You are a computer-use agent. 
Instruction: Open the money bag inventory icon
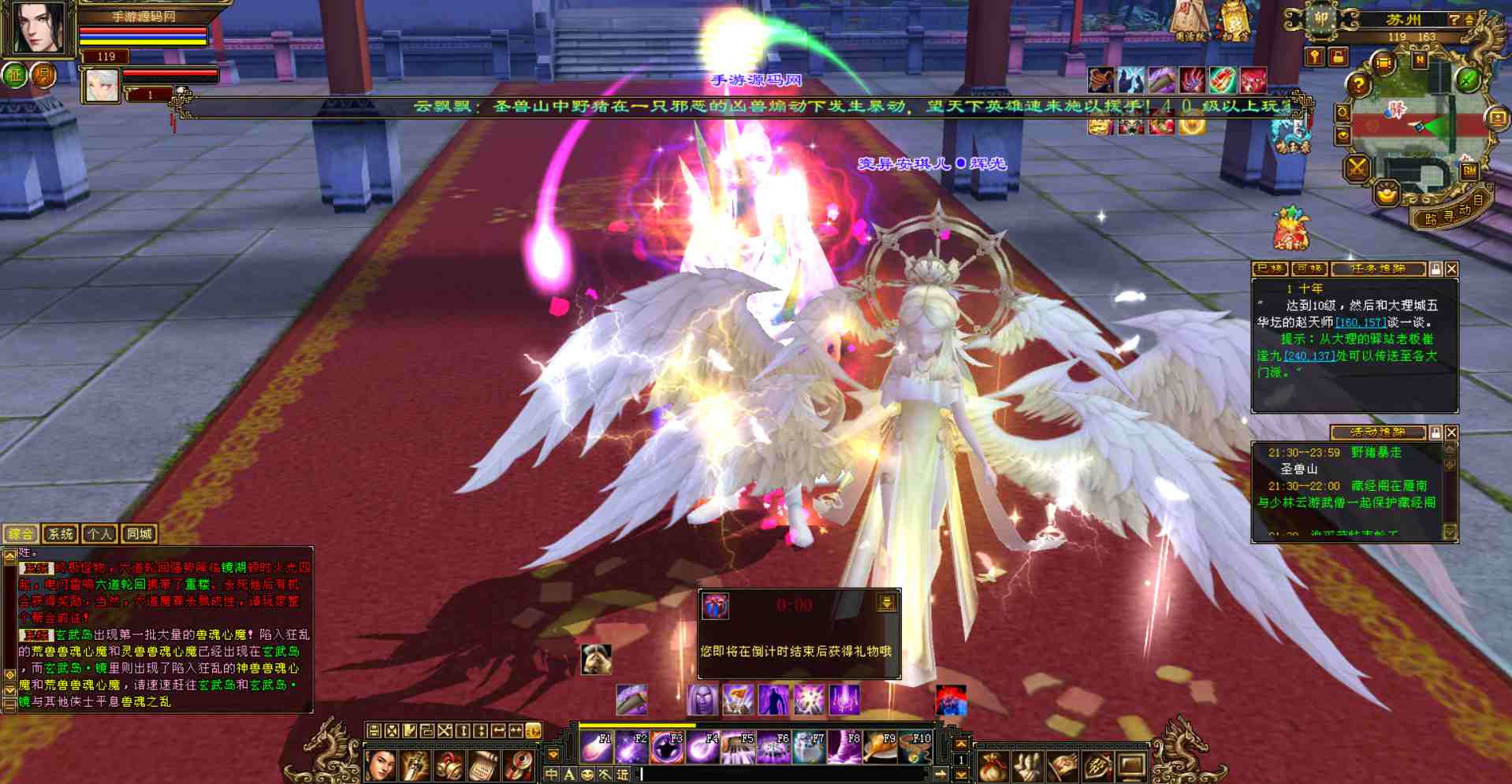click(994, 765)
